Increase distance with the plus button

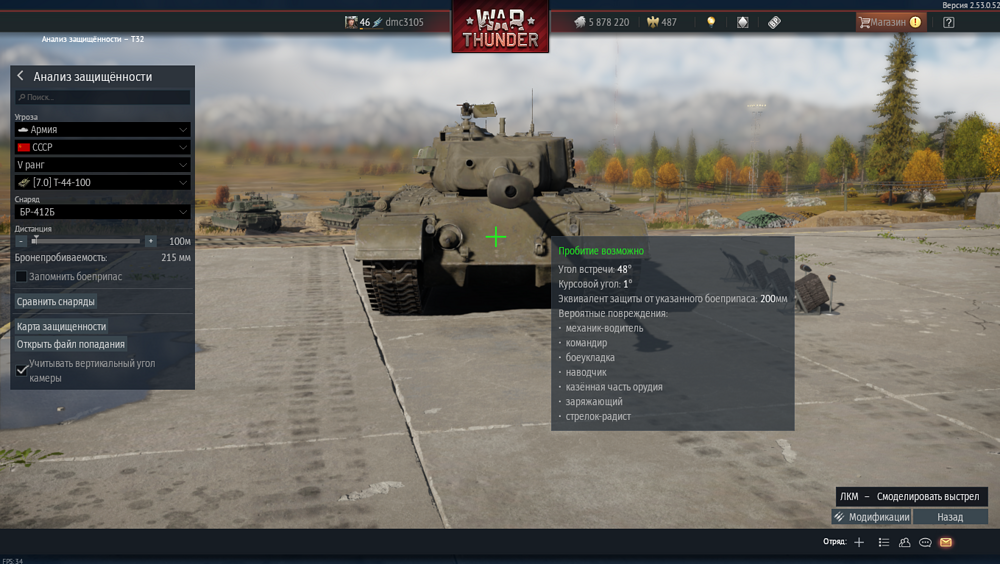(150, 241)
